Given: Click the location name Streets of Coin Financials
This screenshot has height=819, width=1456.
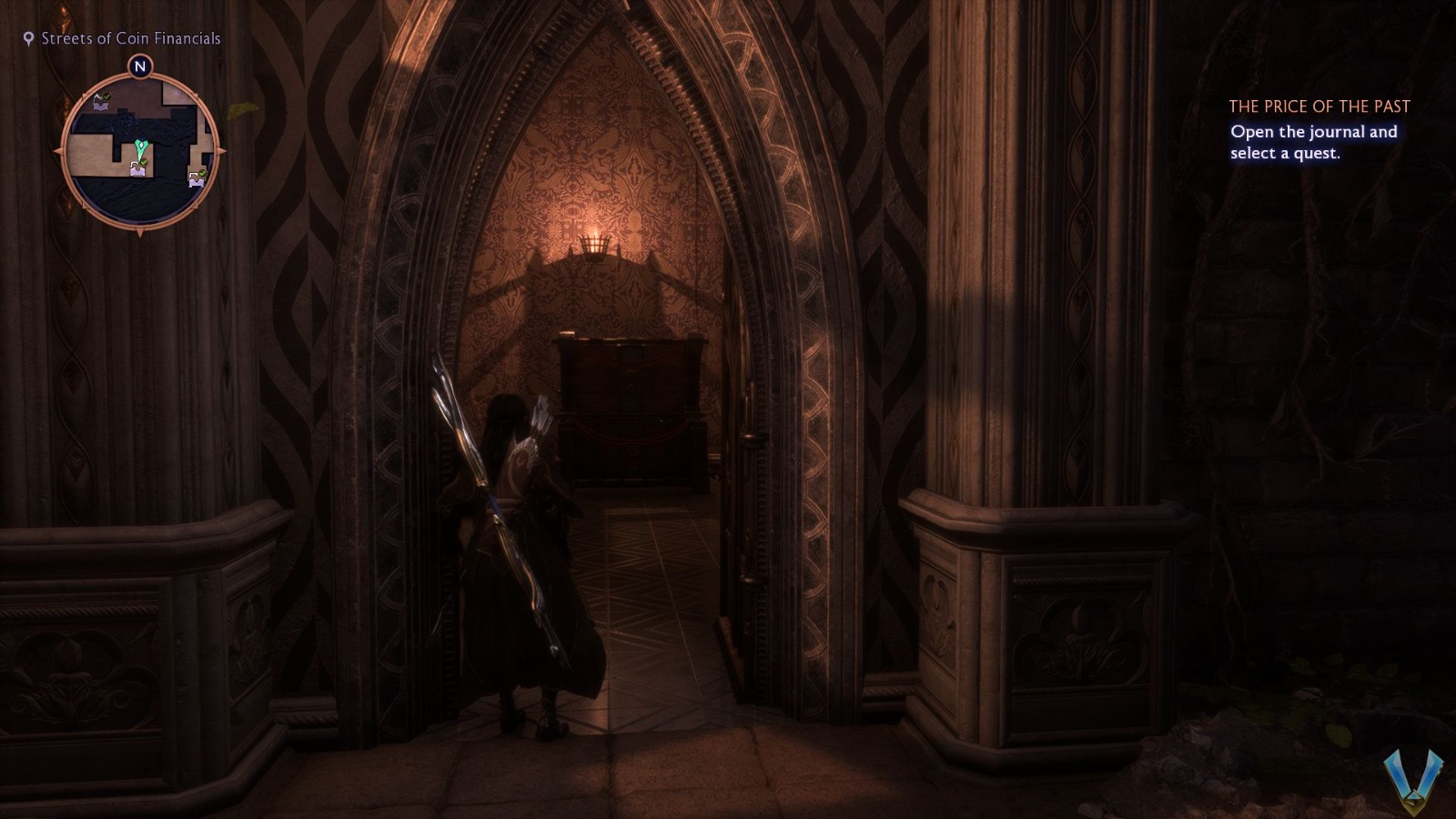Looking at the screenshot, I should (131, 38).
